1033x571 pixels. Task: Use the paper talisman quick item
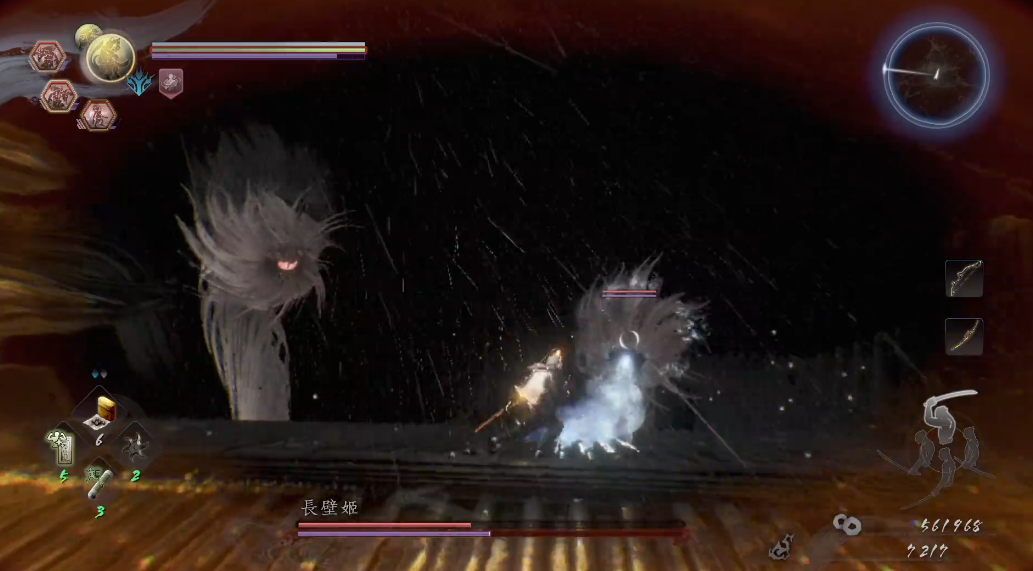point(62,446)
